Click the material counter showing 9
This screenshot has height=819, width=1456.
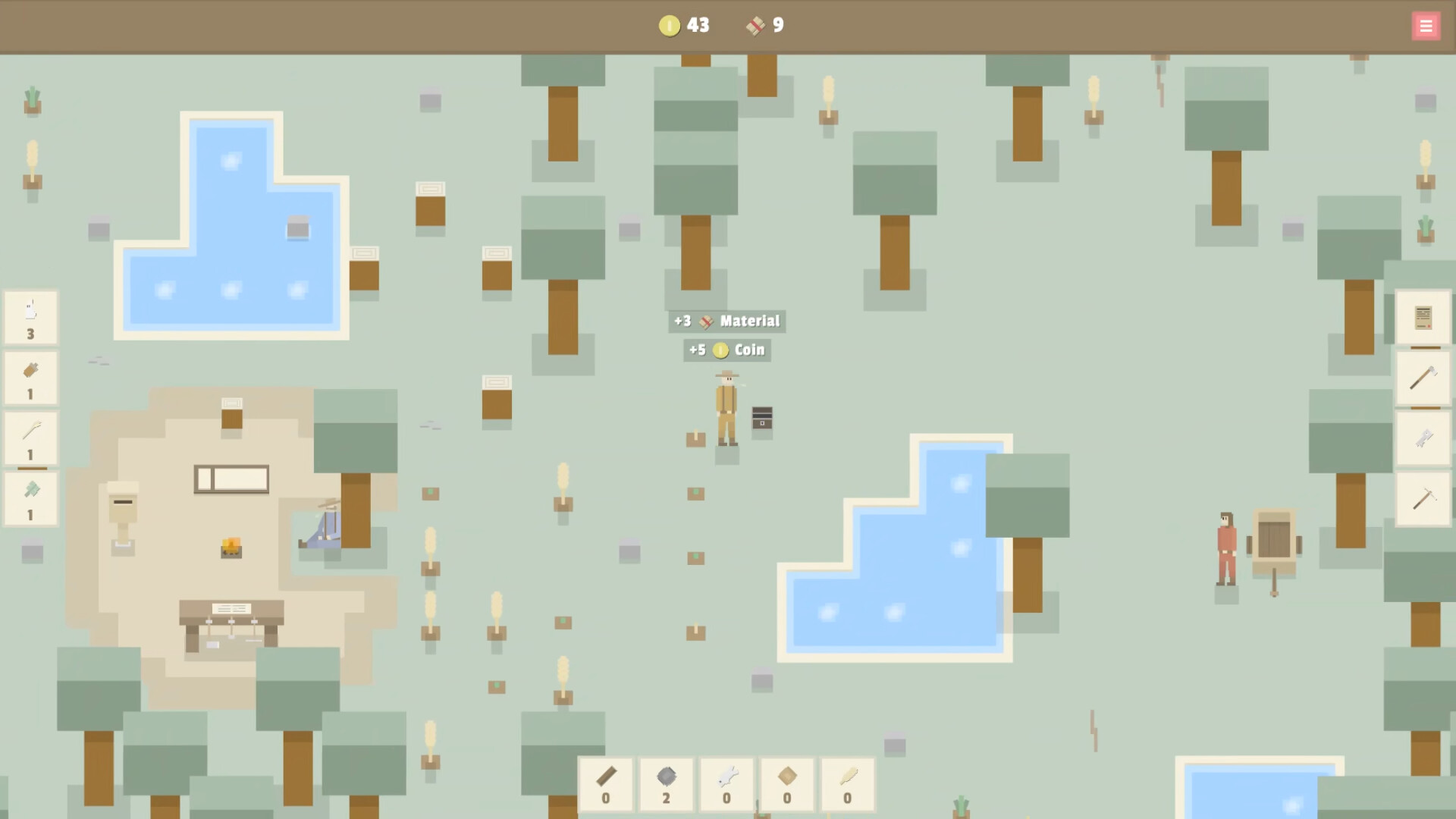tap(764, 25)
